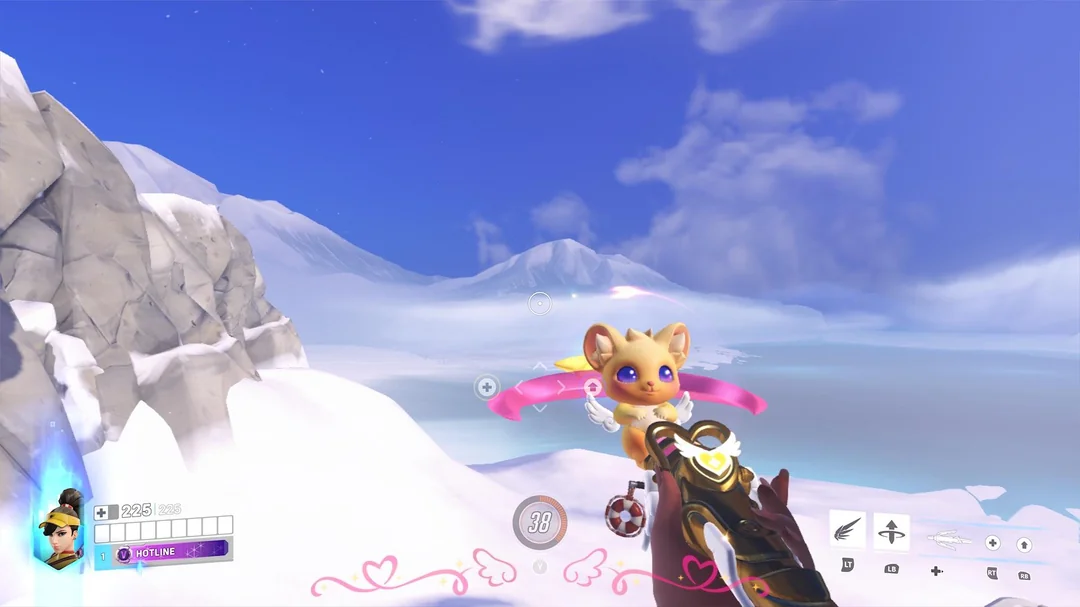The height and width of the screenshot is (607, 1080).
Task: Click the up-arrow circle icon in the ability bar
Action: [1024, 545]
